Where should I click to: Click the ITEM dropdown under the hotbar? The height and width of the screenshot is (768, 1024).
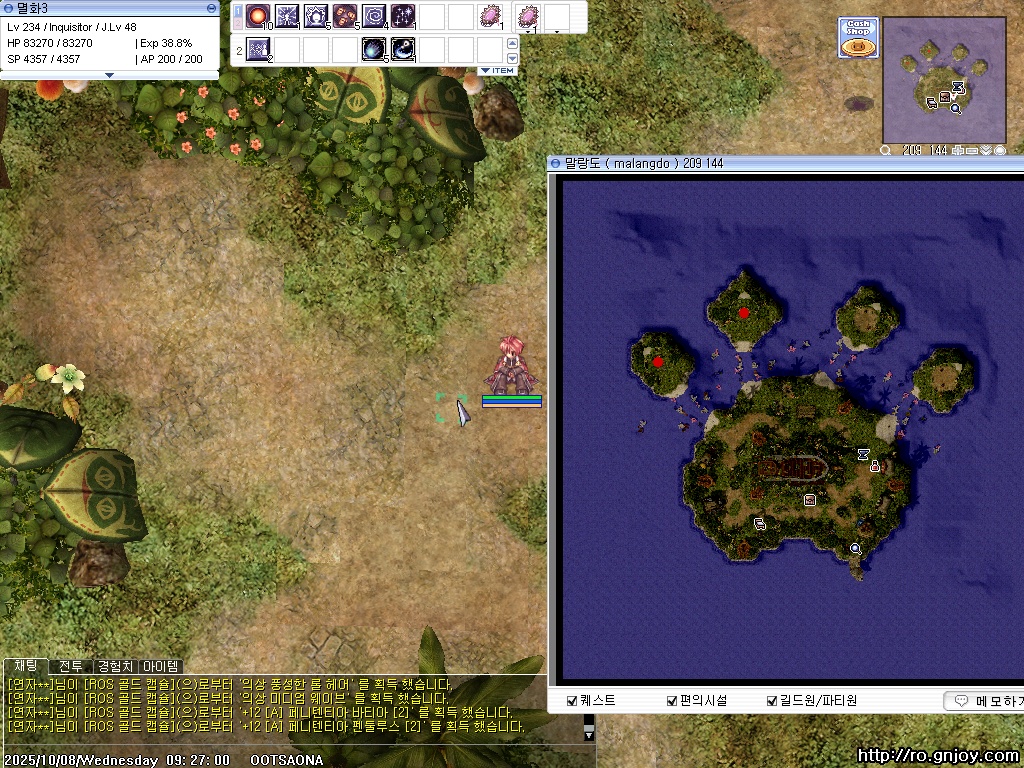(x=497, y=71)
